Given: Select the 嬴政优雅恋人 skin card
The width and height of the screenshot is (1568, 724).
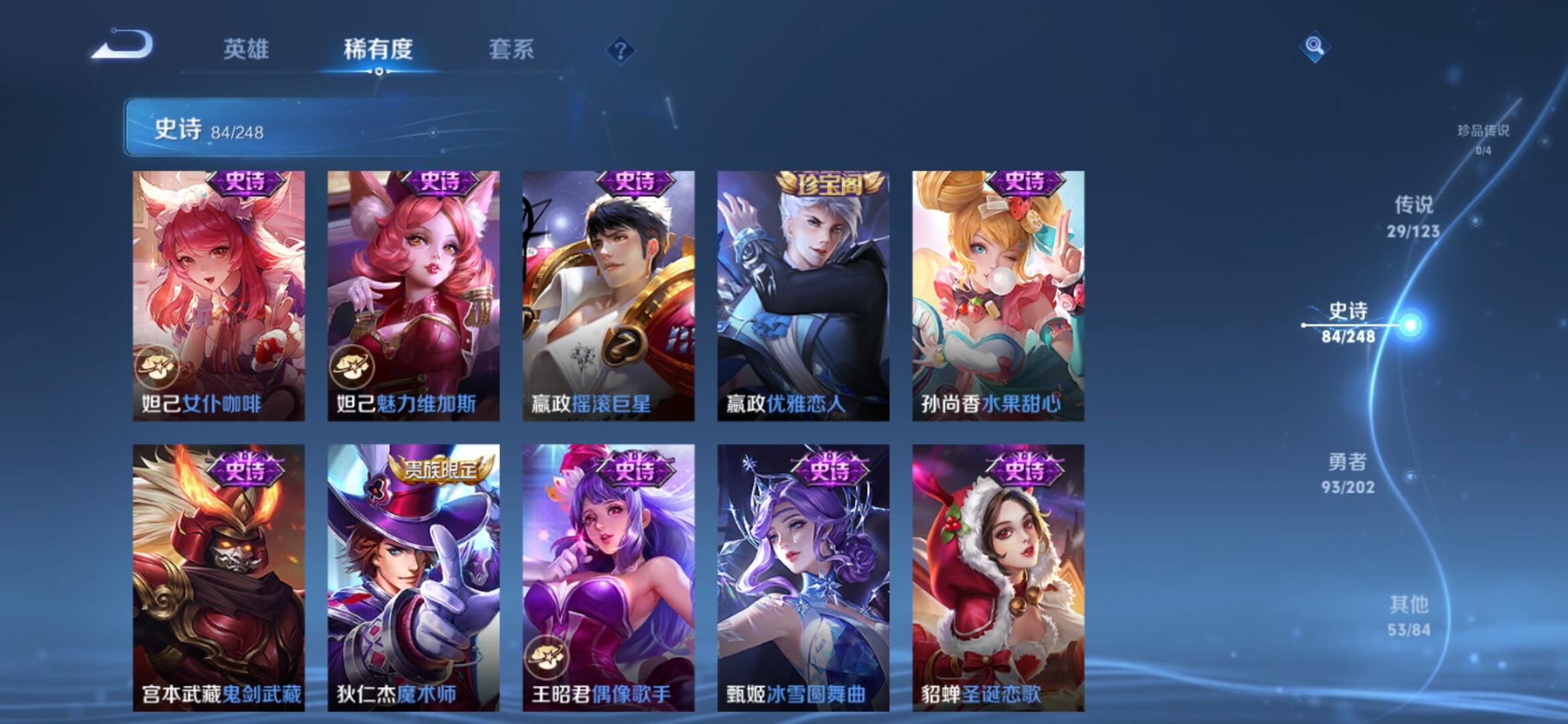Looking at the screenshot, I should pyautogui.click(x=803, y=296).
